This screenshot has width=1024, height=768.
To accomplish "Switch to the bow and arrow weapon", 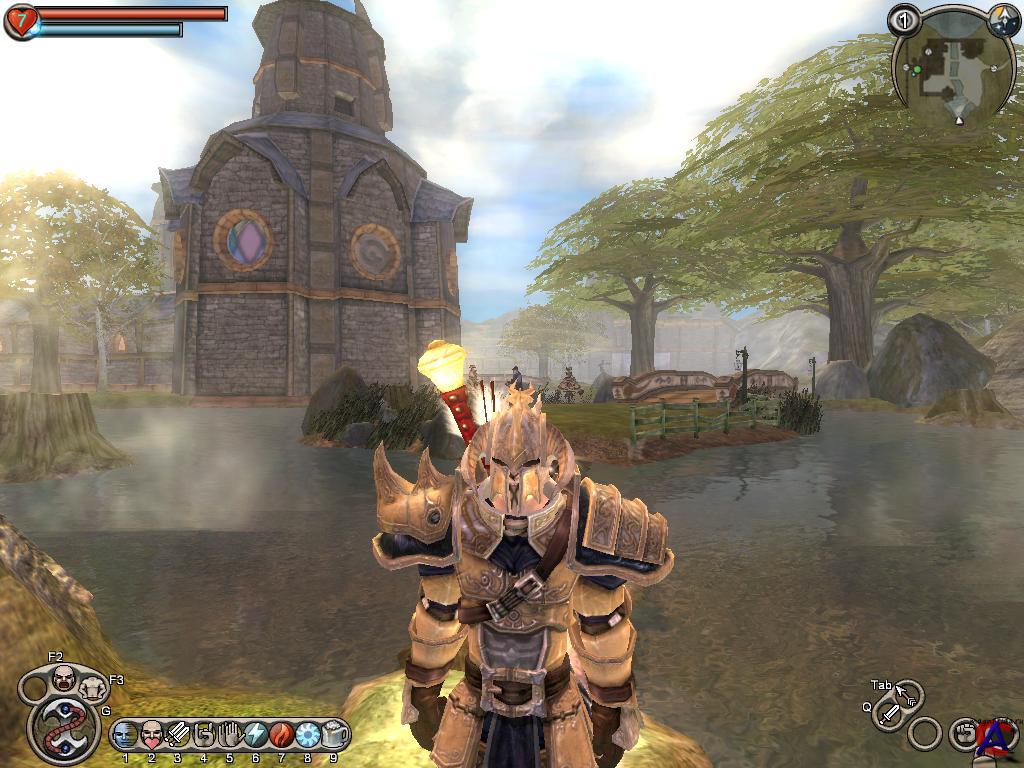I will (907, 693).
